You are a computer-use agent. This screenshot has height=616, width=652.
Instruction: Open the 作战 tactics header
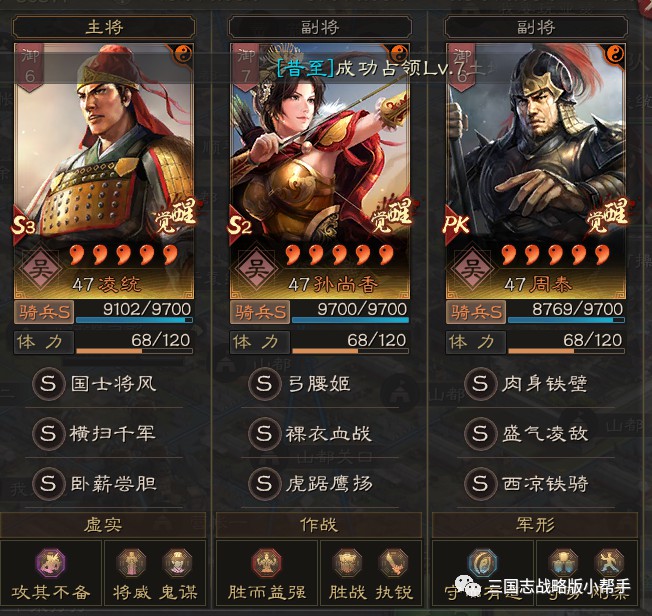320,524
